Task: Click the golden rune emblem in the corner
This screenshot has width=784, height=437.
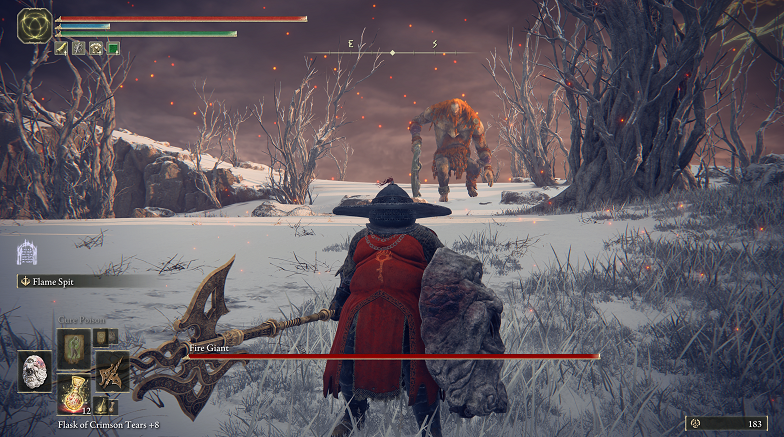Action: pyautogui.click(x=34, y=25)
